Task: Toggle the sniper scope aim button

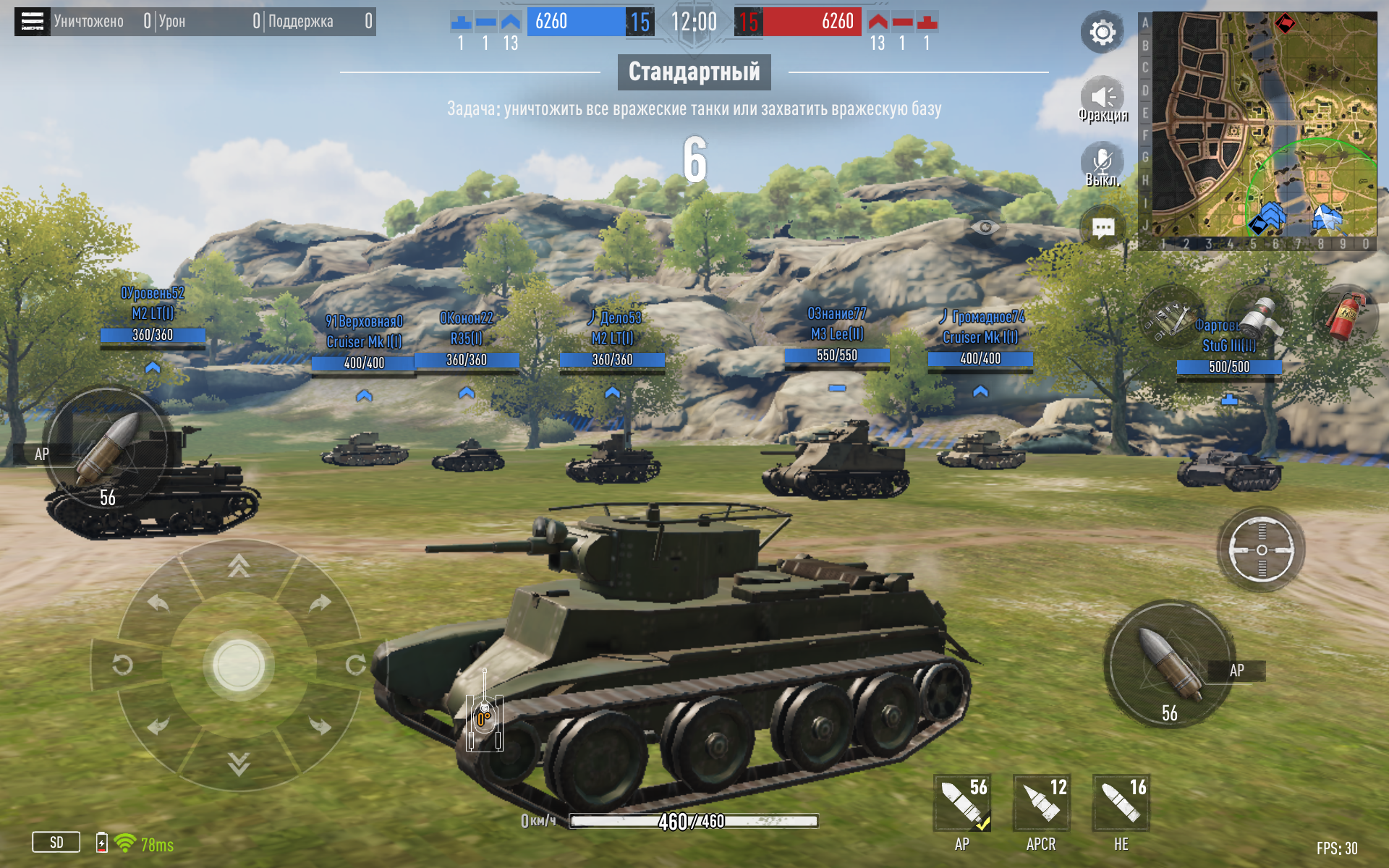Action: pos(1261,550)
